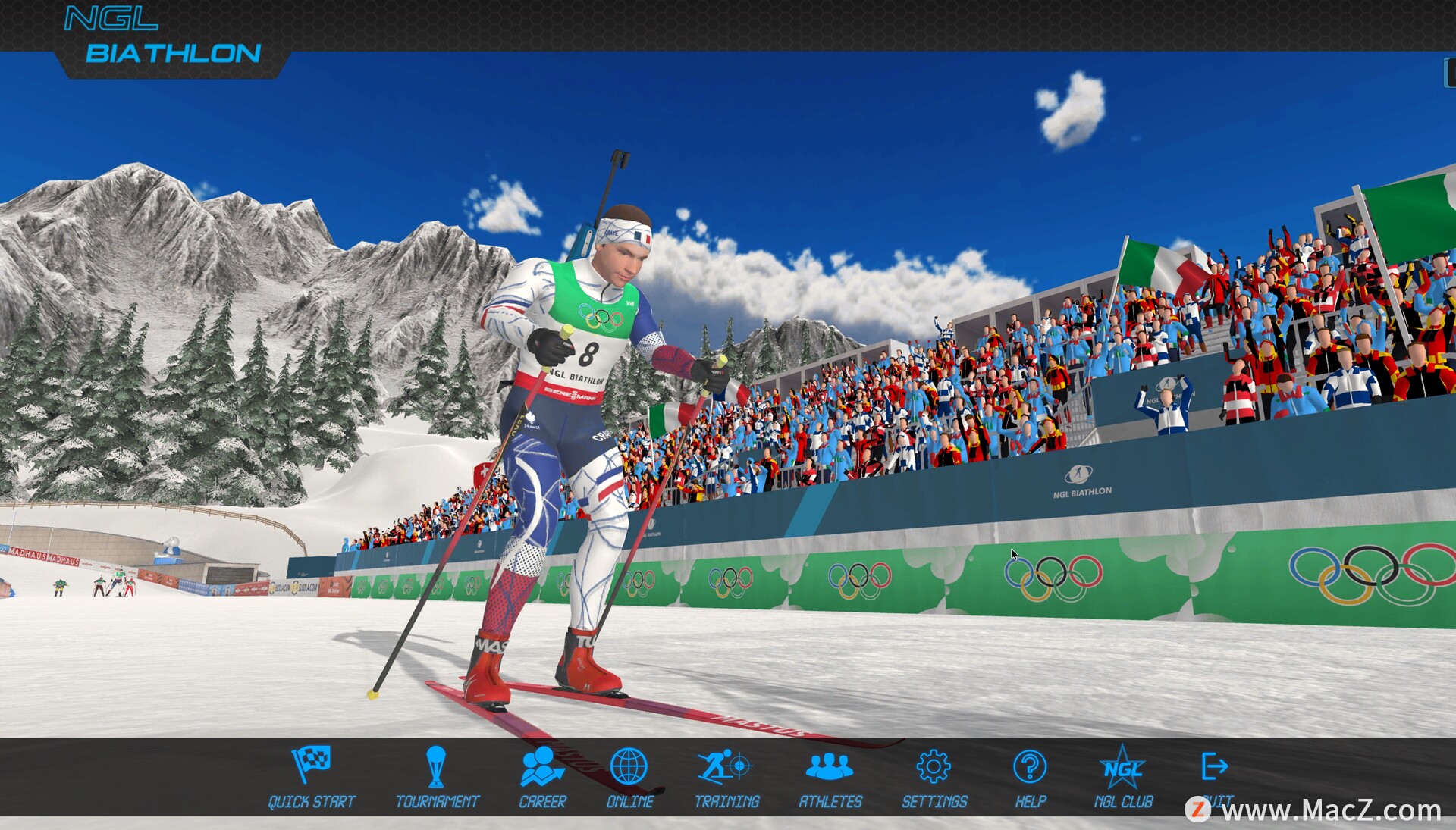This screenshot has height=830, width=1456.
Task: Go to Online play
Action: pos(629,776)
